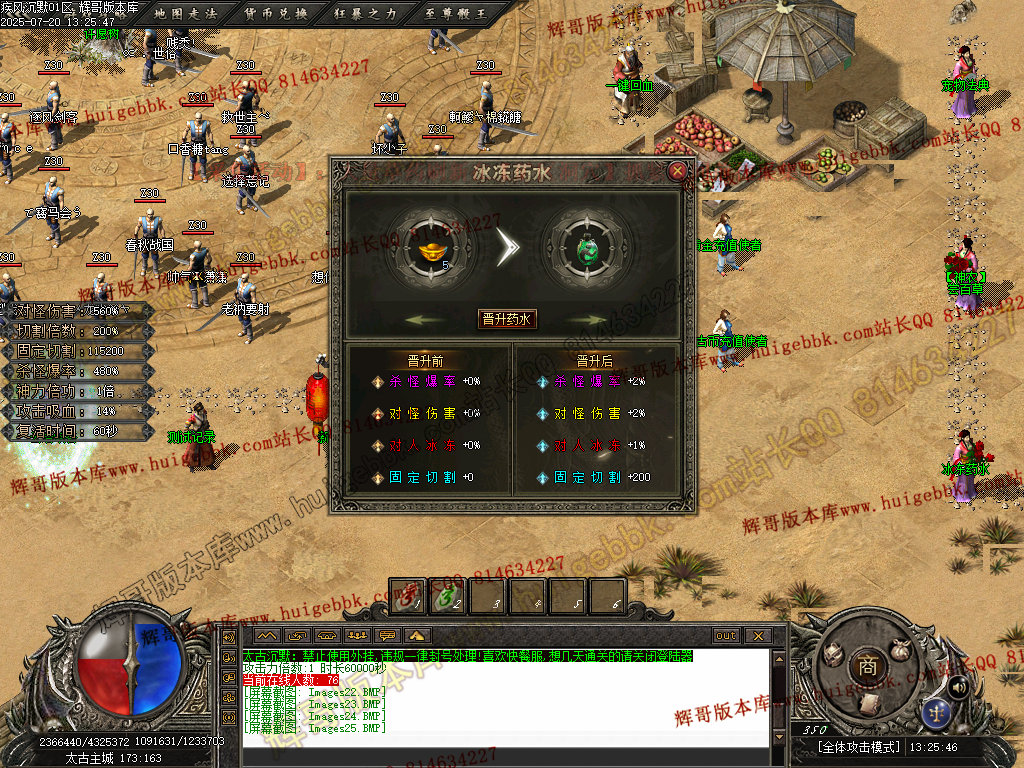Click the chat panel's out button

(726, 636)
